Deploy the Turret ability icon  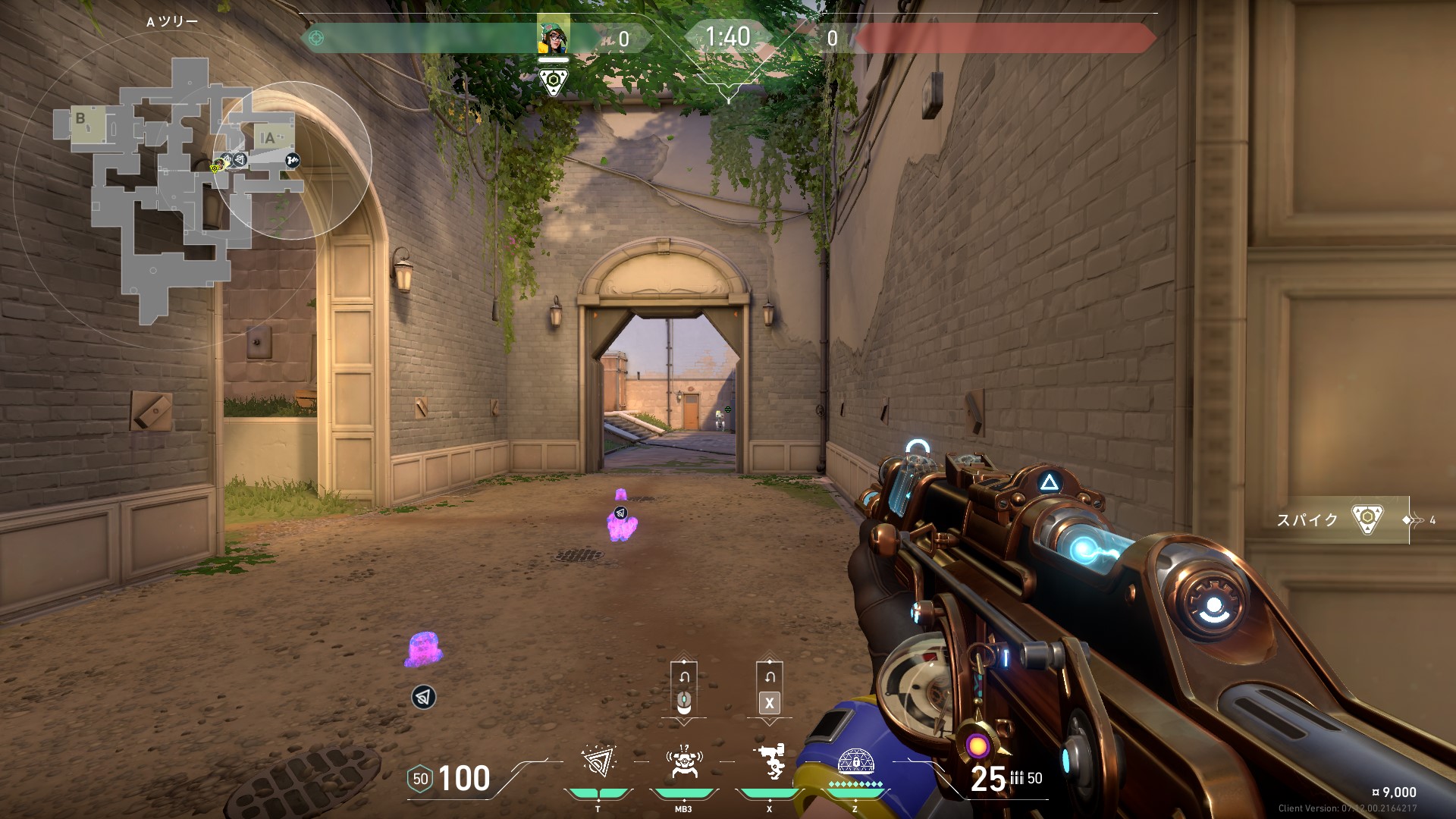tap(770, 761)
